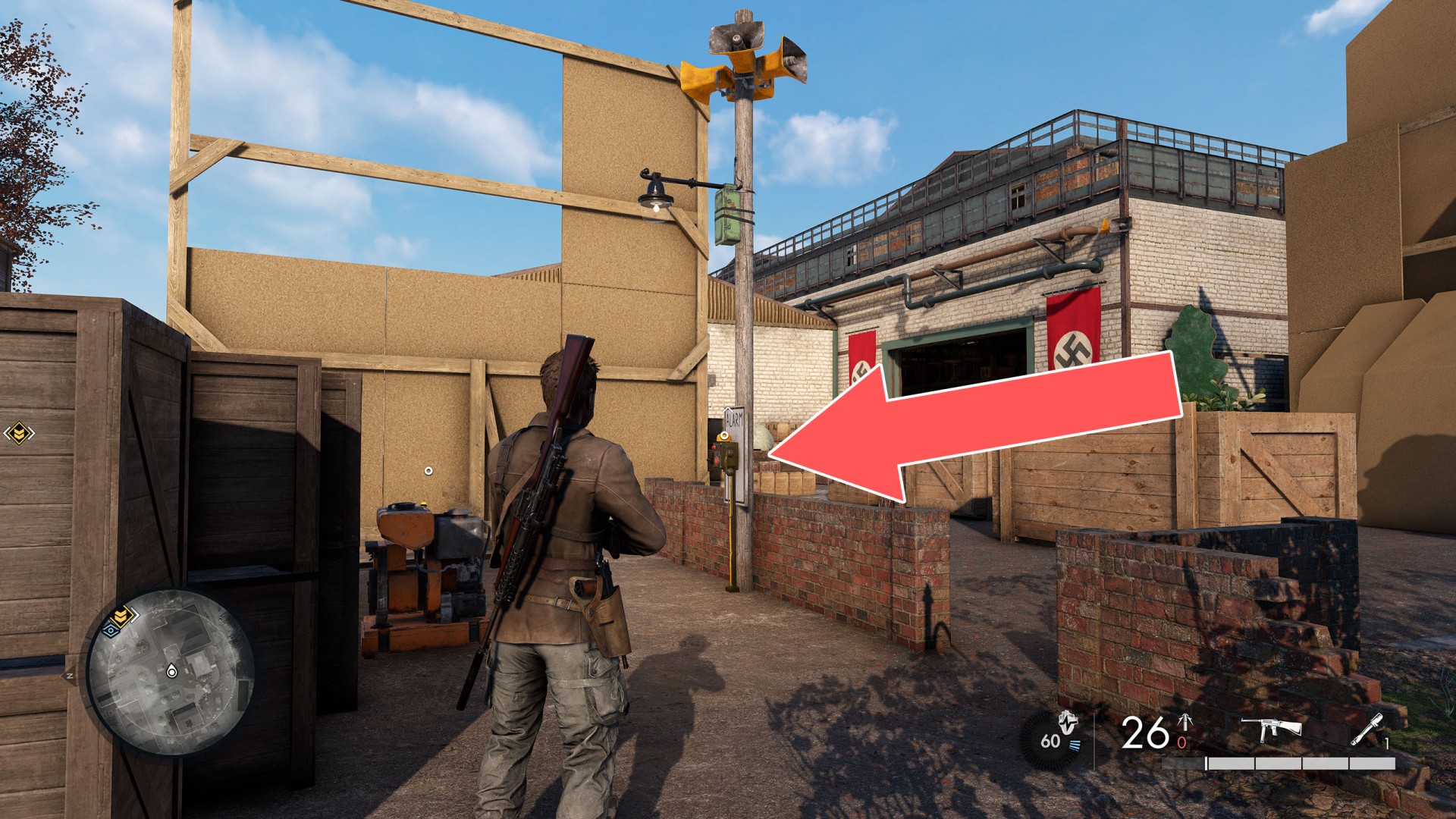Select the stick grenade item icon
The image size is (1456, 819).
coord(1368,730)
